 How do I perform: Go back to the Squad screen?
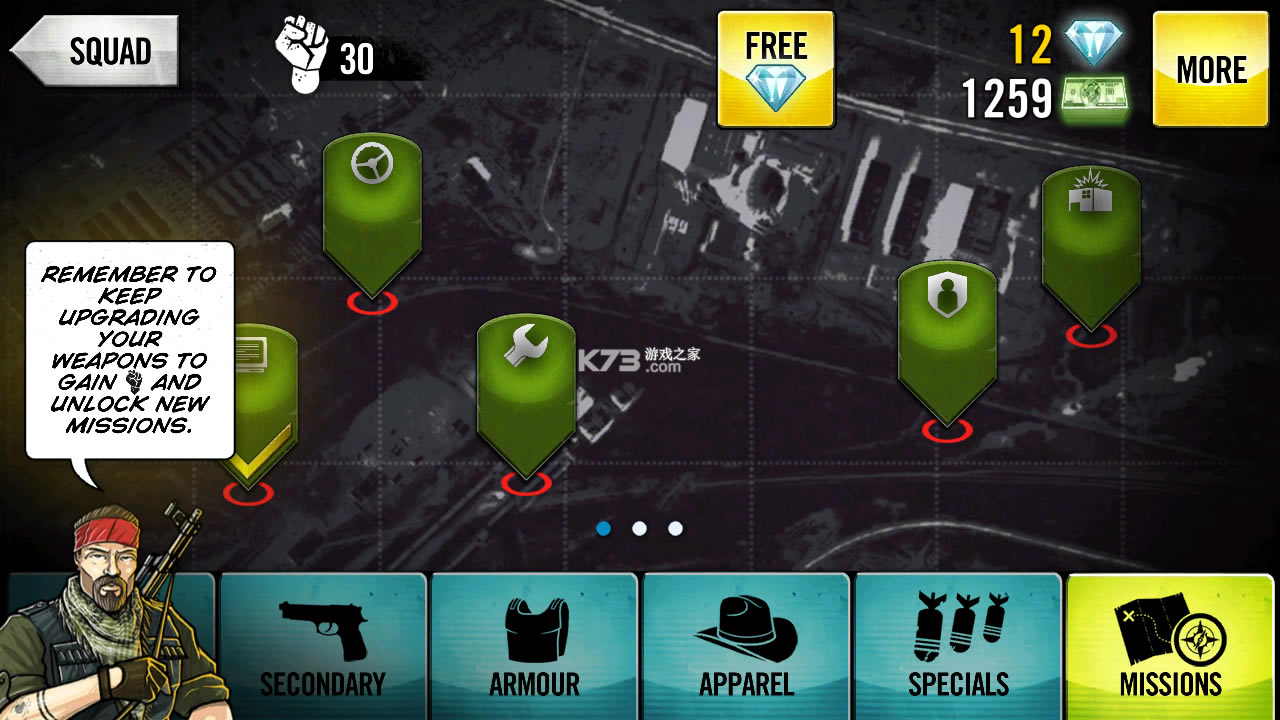(96, 51)
